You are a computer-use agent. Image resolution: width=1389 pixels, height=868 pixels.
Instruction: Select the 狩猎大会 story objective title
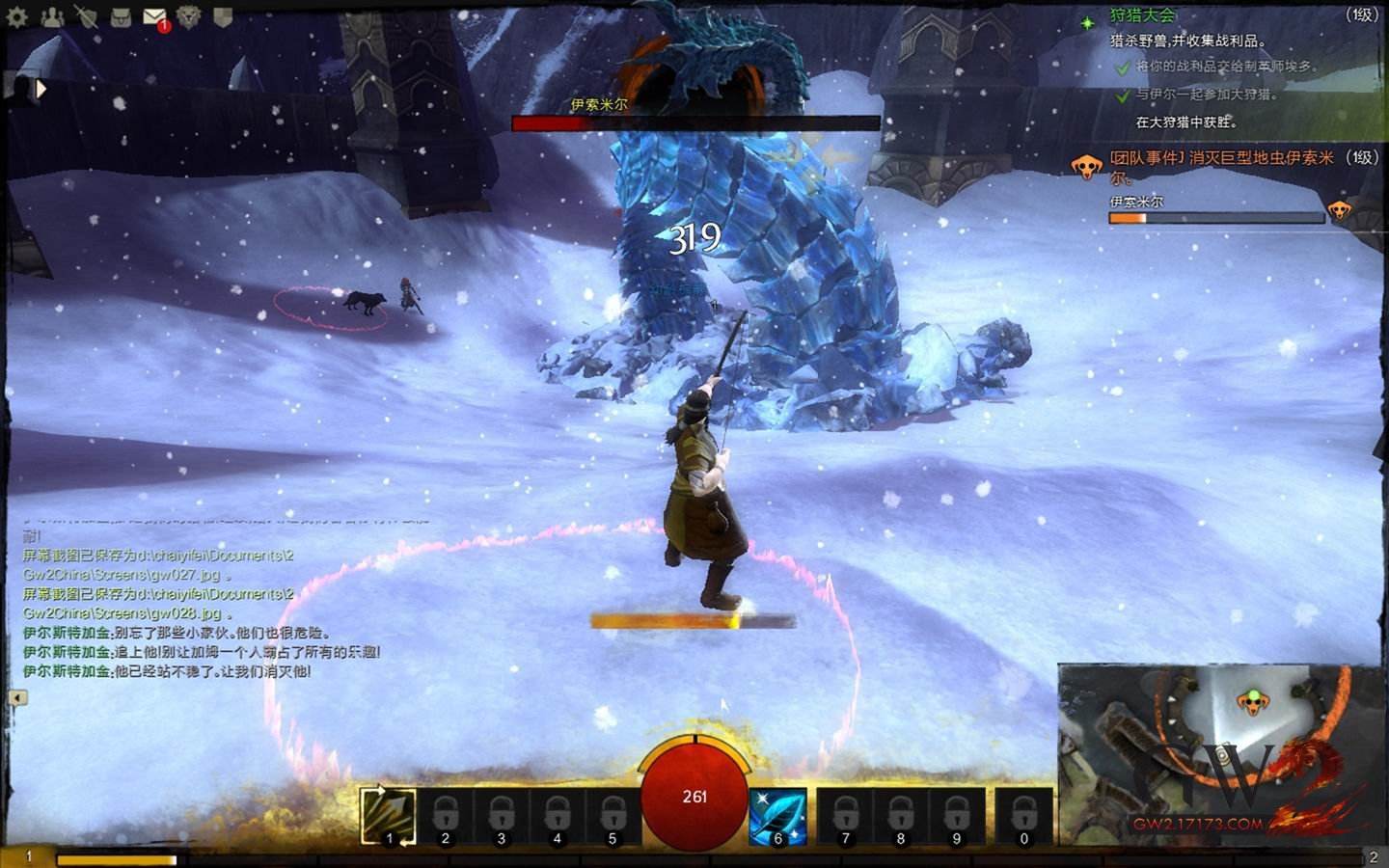[x=1143, y=15]
